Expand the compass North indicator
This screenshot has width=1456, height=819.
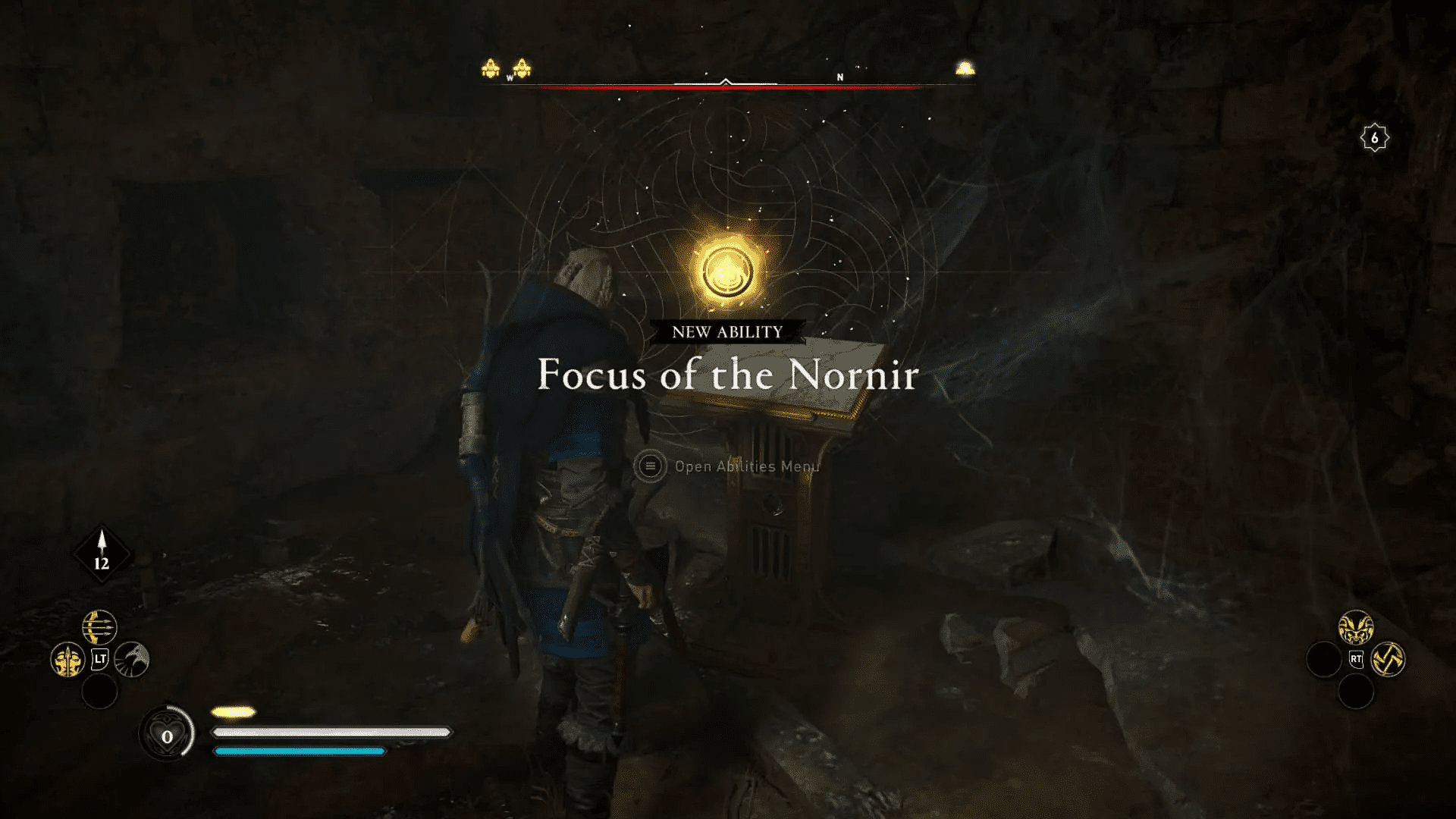tap(839, 77)
